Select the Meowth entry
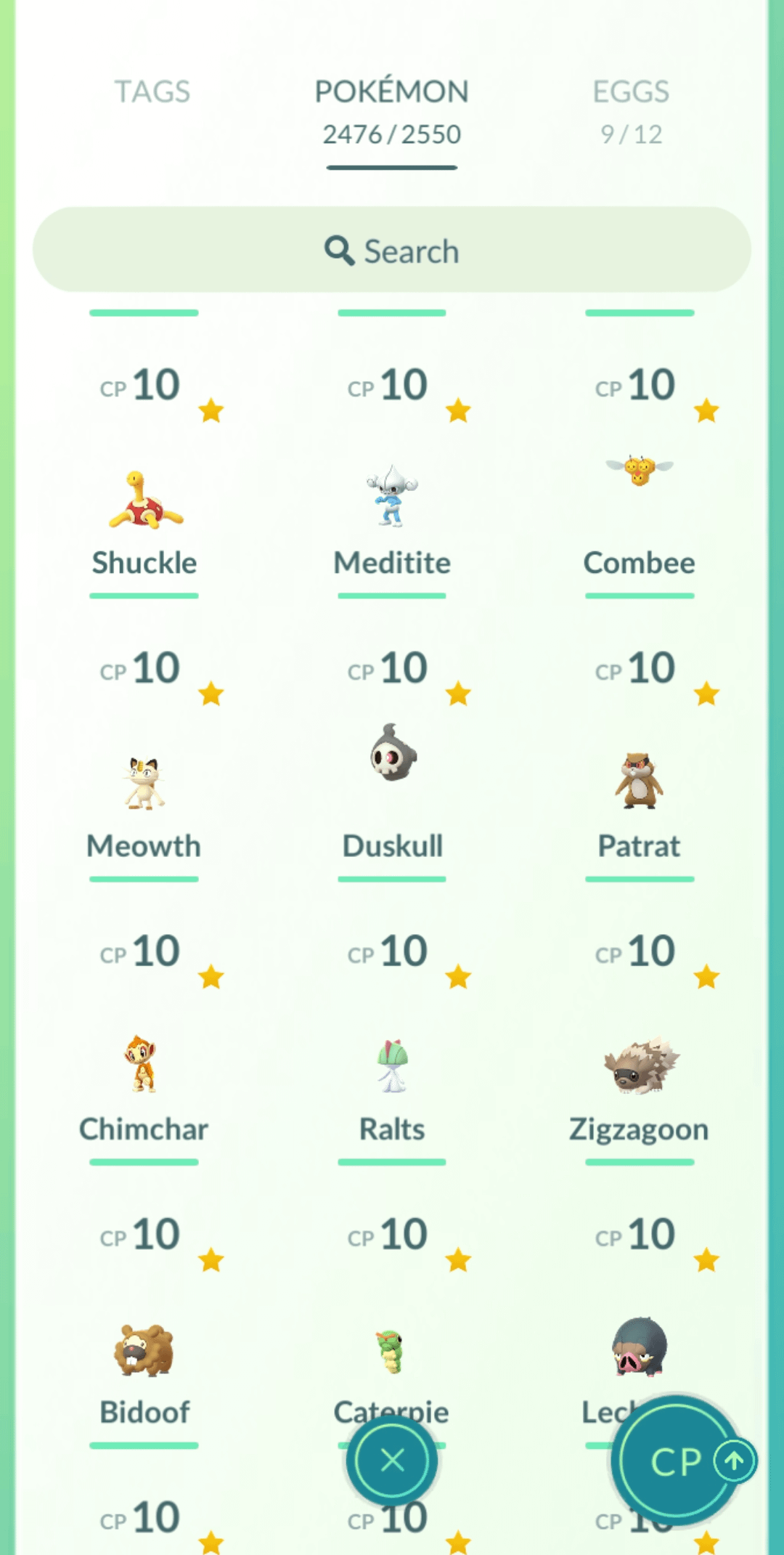The image size is (784, 1555). click(144, 784)
